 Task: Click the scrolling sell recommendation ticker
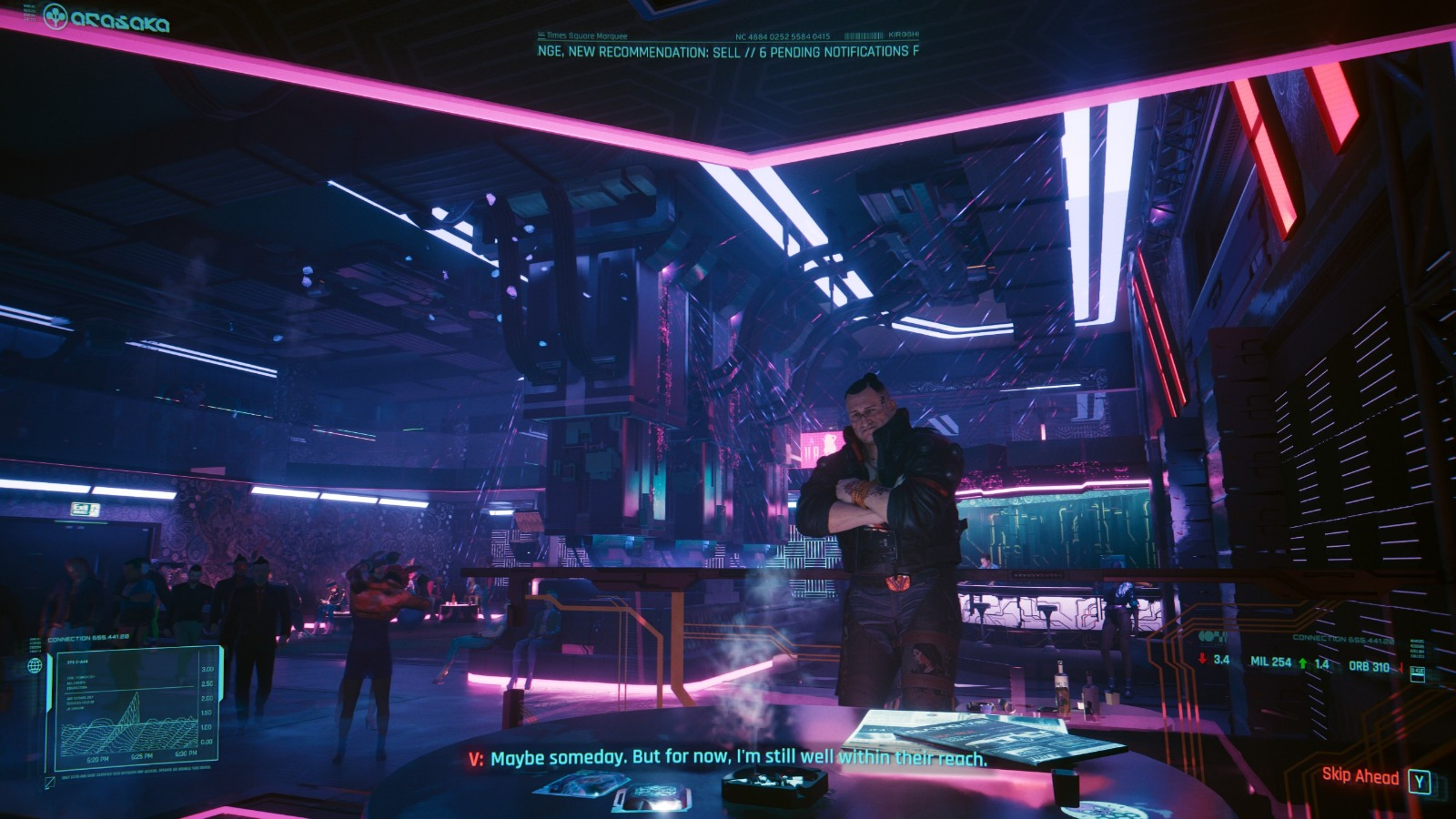tap(727, 52)
